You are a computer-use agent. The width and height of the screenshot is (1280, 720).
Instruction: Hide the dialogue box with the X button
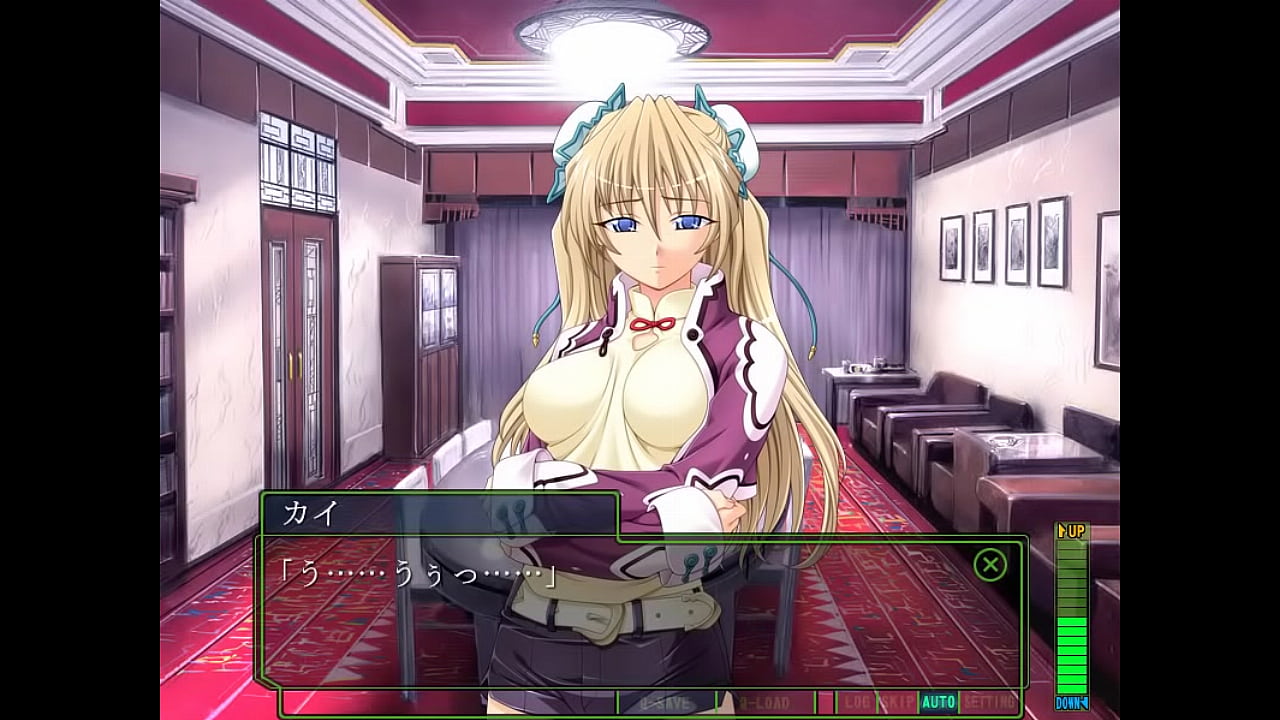[x=990, y=565]
